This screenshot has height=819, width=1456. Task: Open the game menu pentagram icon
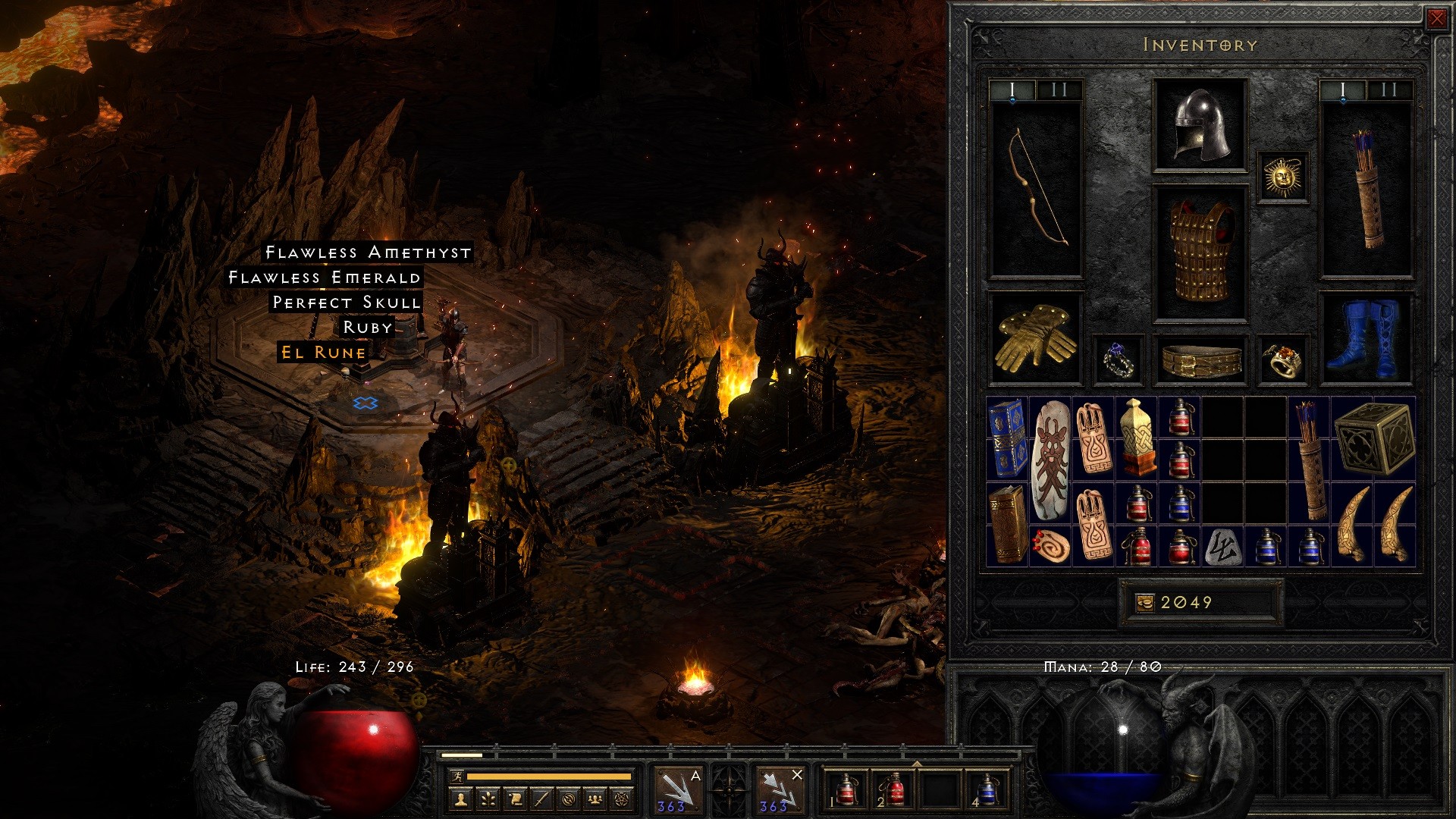[x=621, y=800]
